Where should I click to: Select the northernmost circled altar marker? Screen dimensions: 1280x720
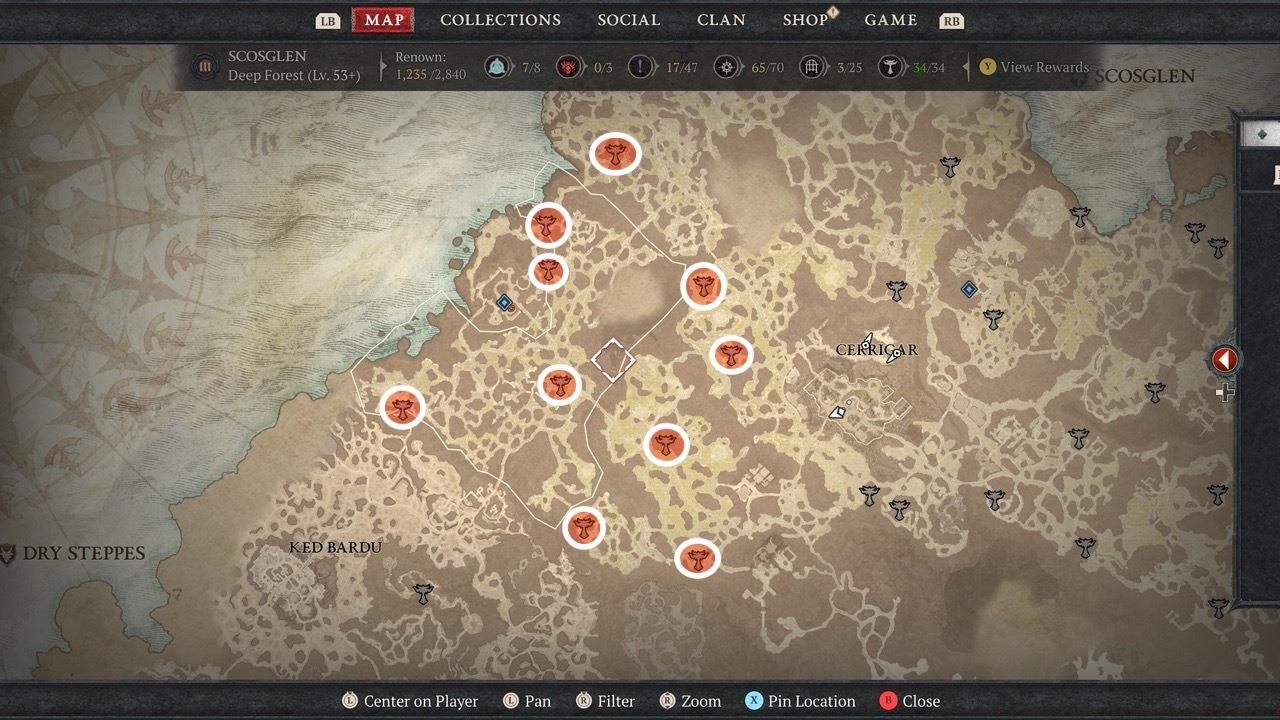614,155
